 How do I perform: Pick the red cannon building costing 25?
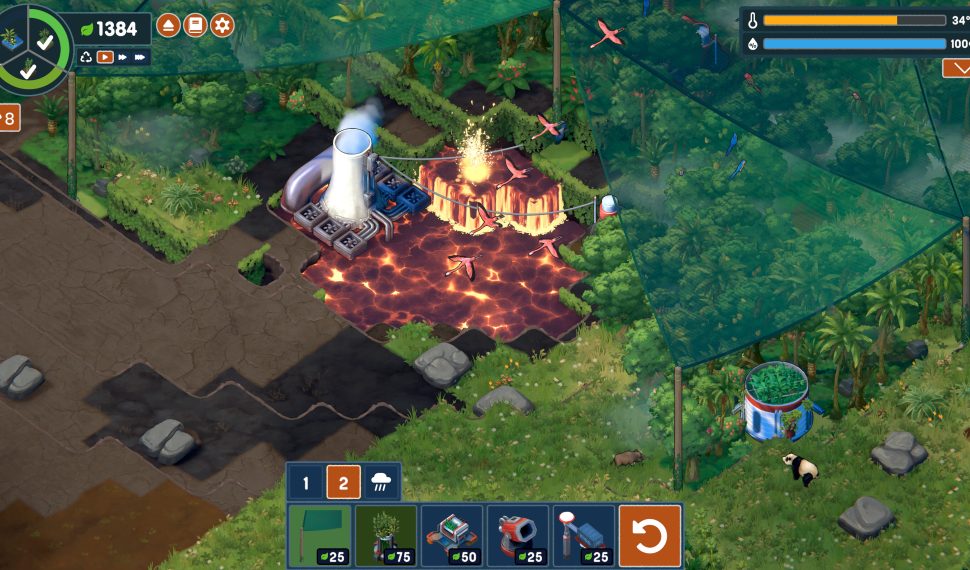(x=518, y=536)
